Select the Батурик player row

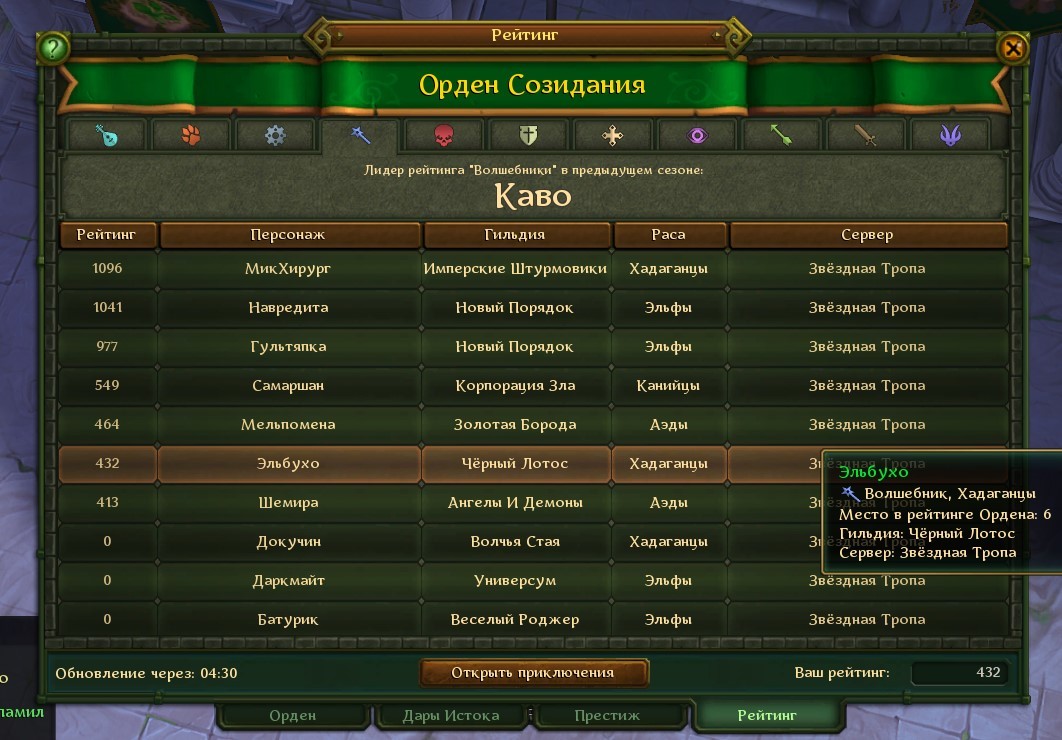coord(287,620)
